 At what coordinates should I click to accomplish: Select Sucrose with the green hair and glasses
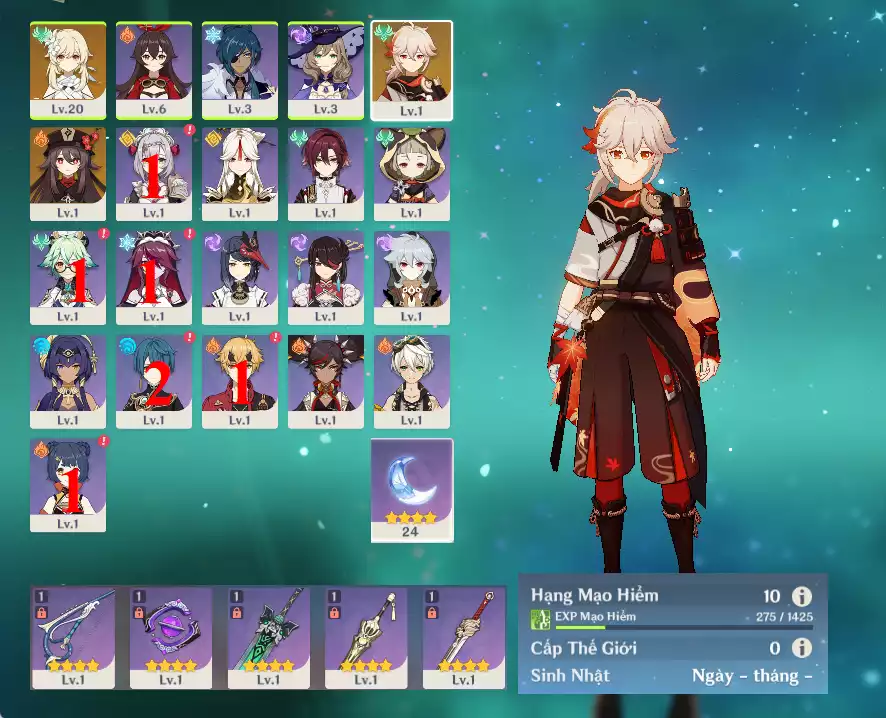pos(68,277)
